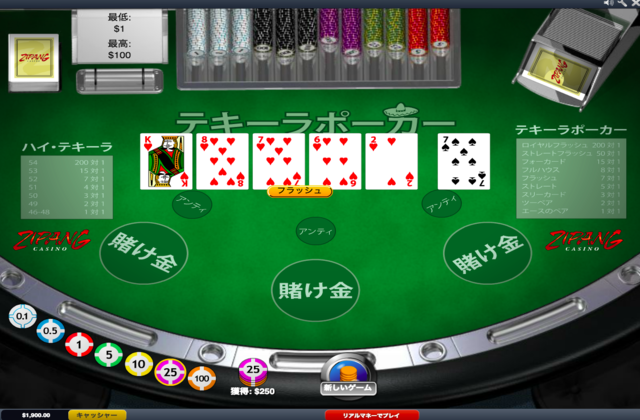
Task: Place a bet on the right 賭け金 circle
Action: click(x=487, y=252)
